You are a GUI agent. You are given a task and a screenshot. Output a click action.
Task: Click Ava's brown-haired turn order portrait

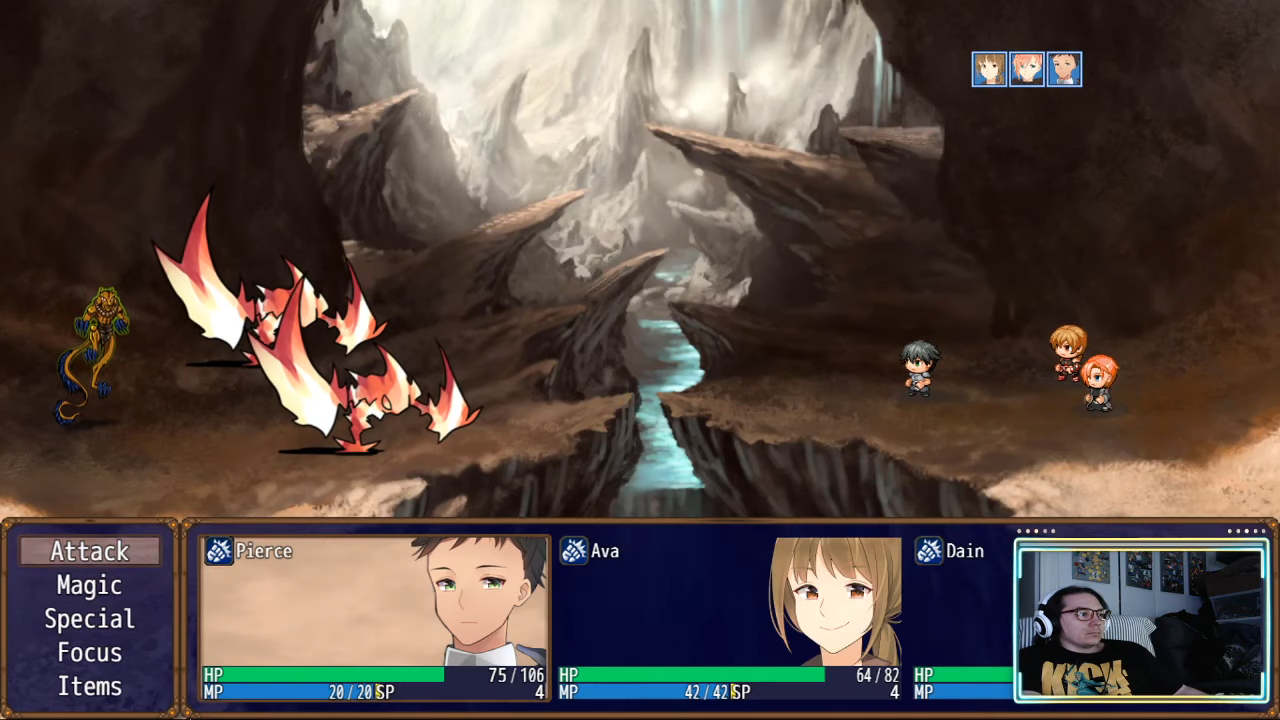pyautogui.click(x=989, y=69)
